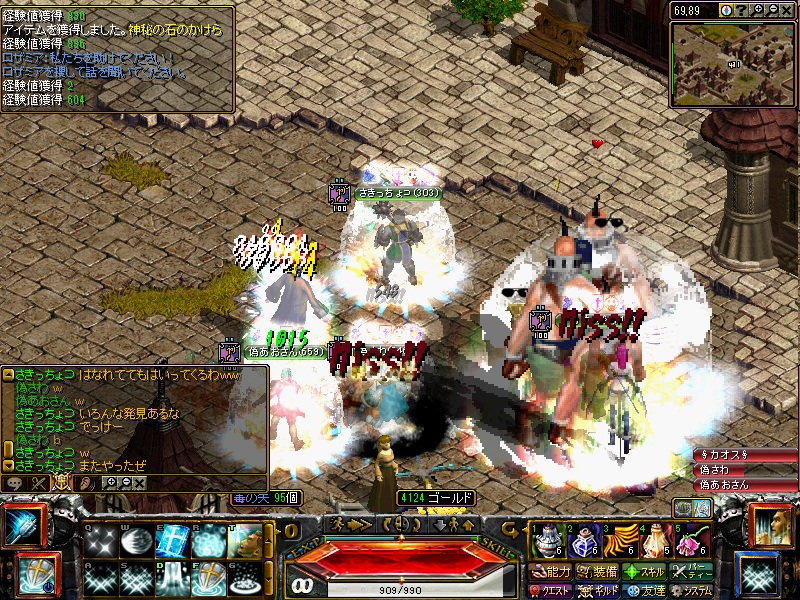Enlarge chat with the magnifier plus button
The height and width of the screenshot is (600, 800).
point(112,483)
